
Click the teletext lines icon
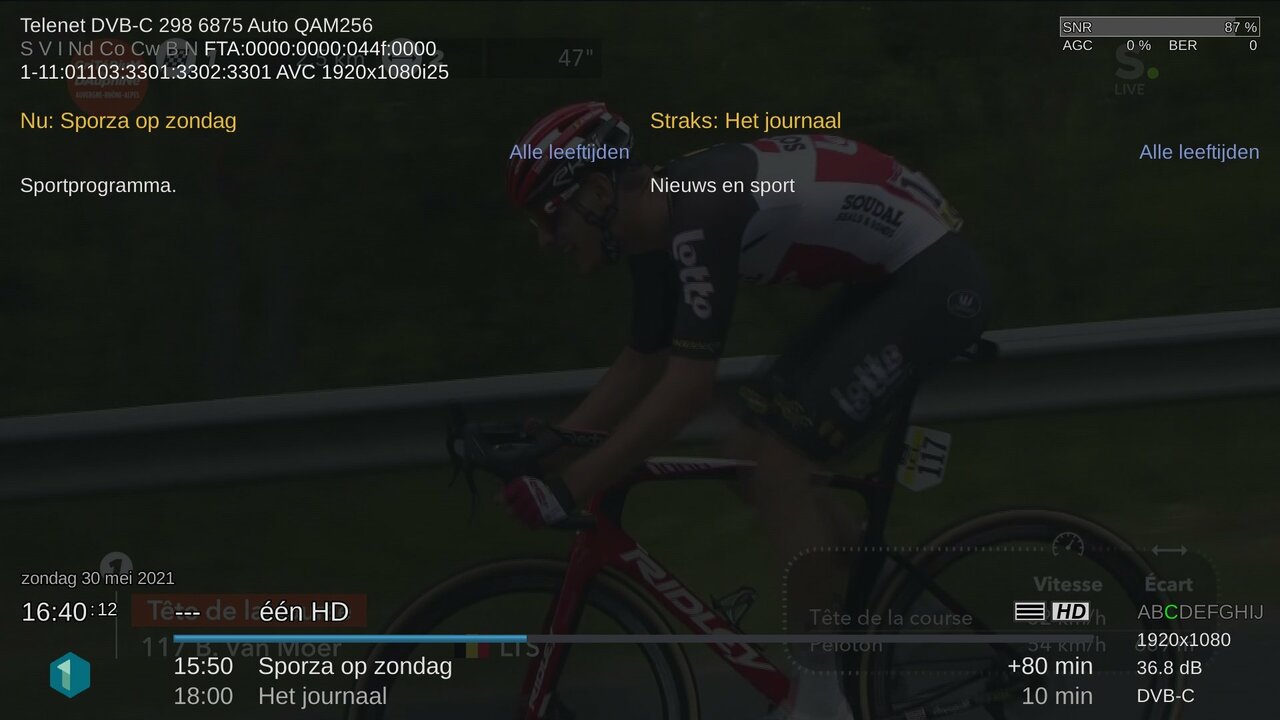point(1029,611)
